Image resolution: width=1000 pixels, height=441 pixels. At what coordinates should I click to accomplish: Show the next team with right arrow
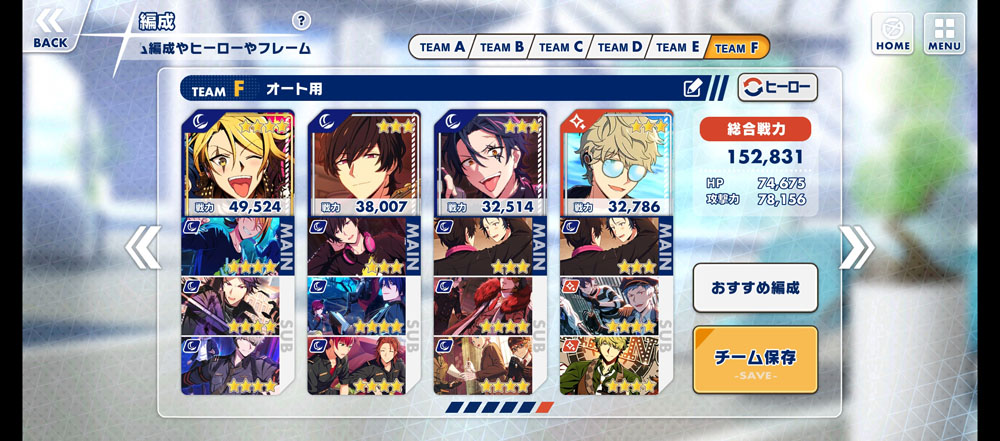tap(856, 248)
